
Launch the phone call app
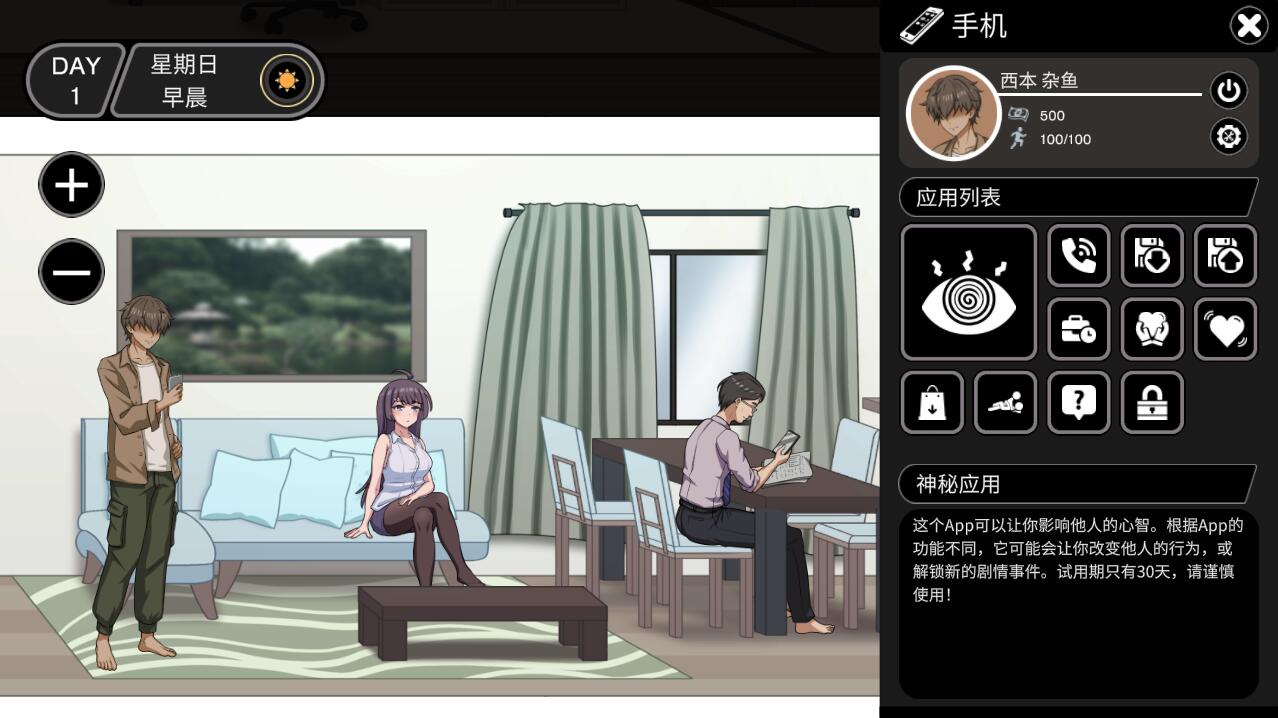click(x=1078, y=256)
